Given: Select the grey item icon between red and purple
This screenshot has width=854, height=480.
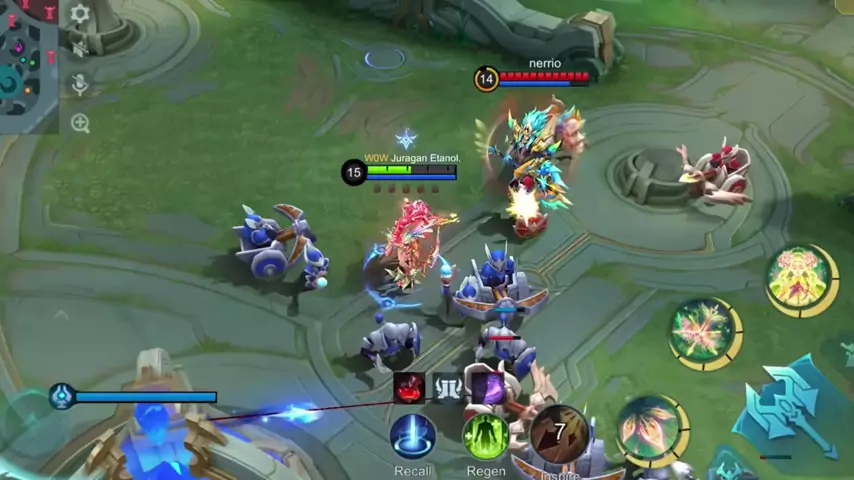Looking at the screenshot, I should 447,387.
